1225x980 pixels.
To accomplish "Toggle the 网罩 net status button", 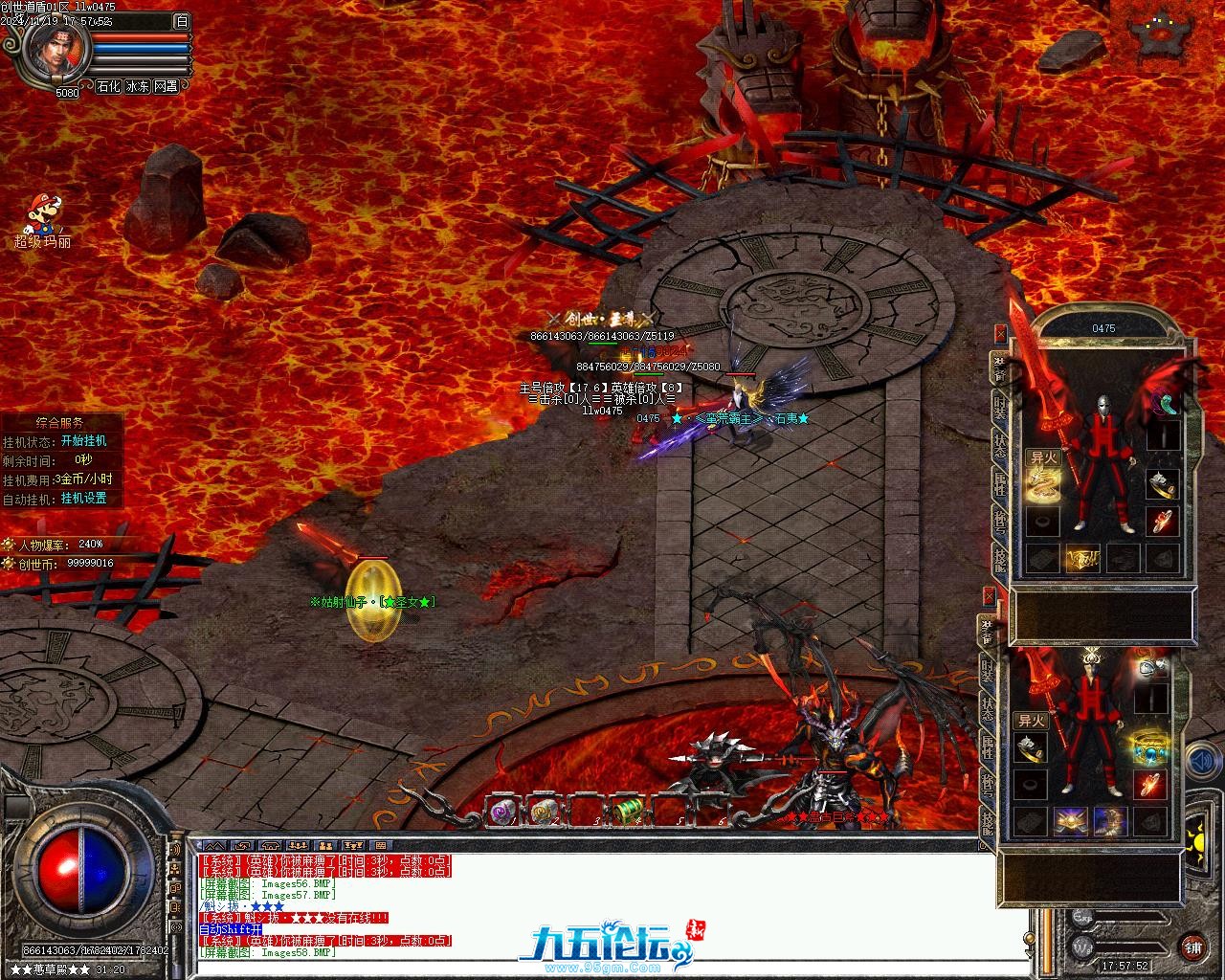I will pos(166,86).
